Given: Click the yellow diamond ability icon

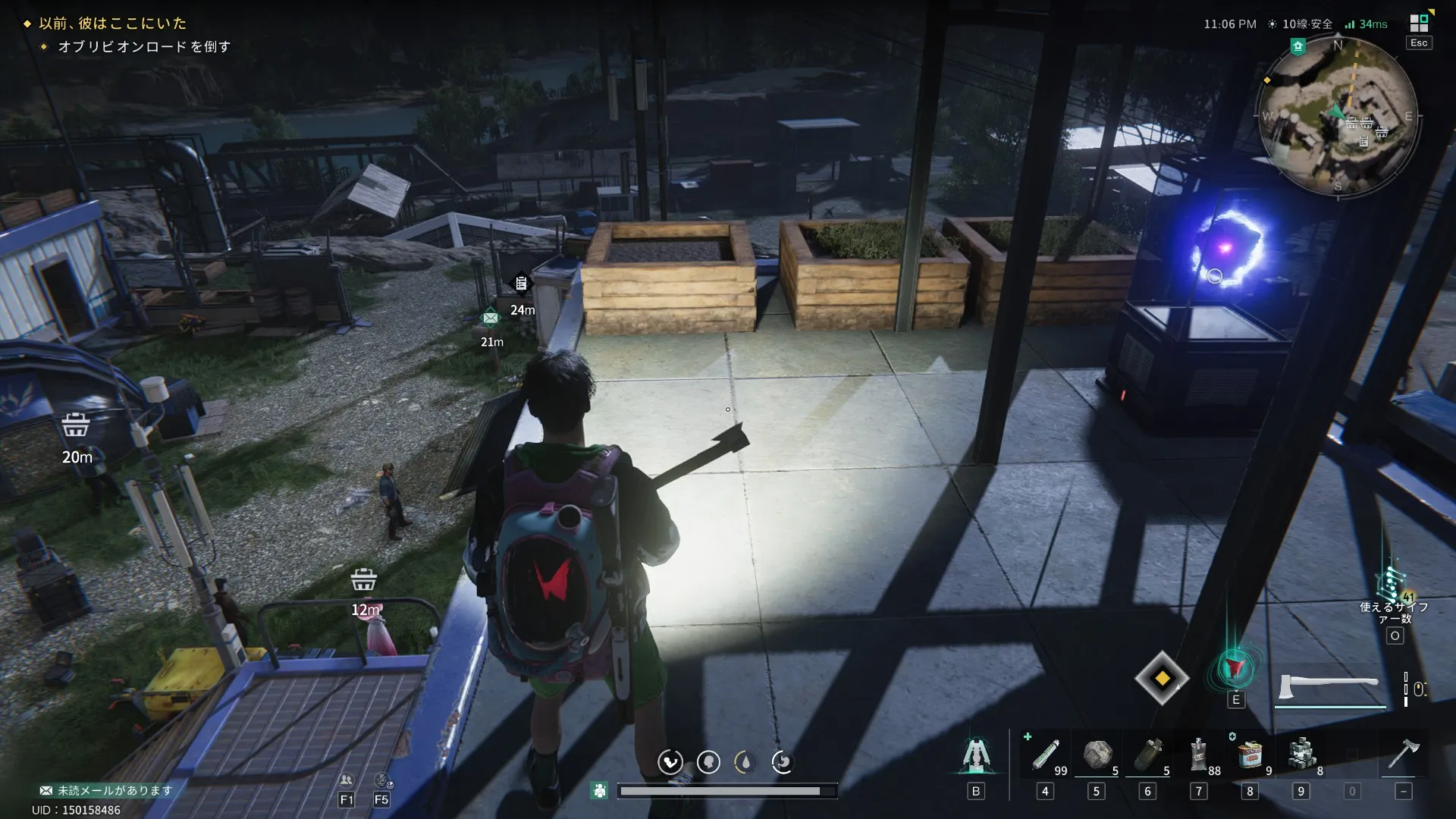Looking at the screenshot, I should click(1162, 678).
